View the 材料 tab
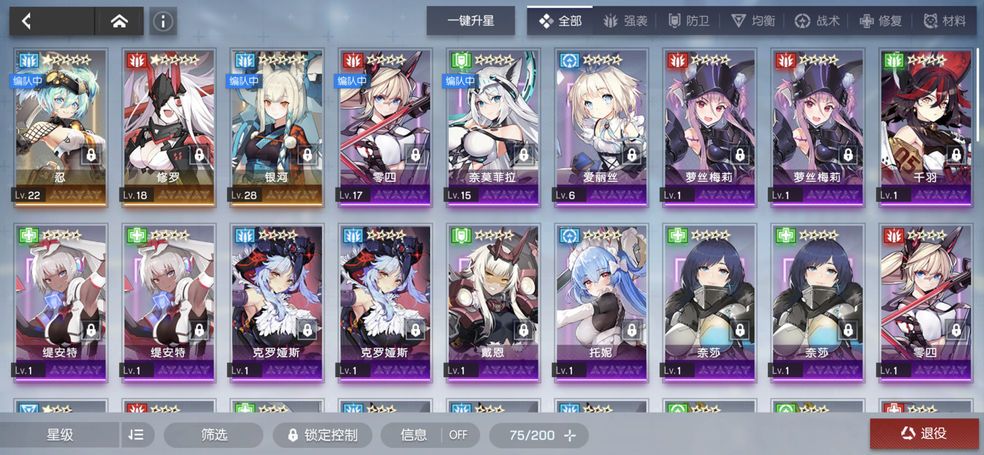The height and width of the screenshot is (455, 984). click(944, 21)
